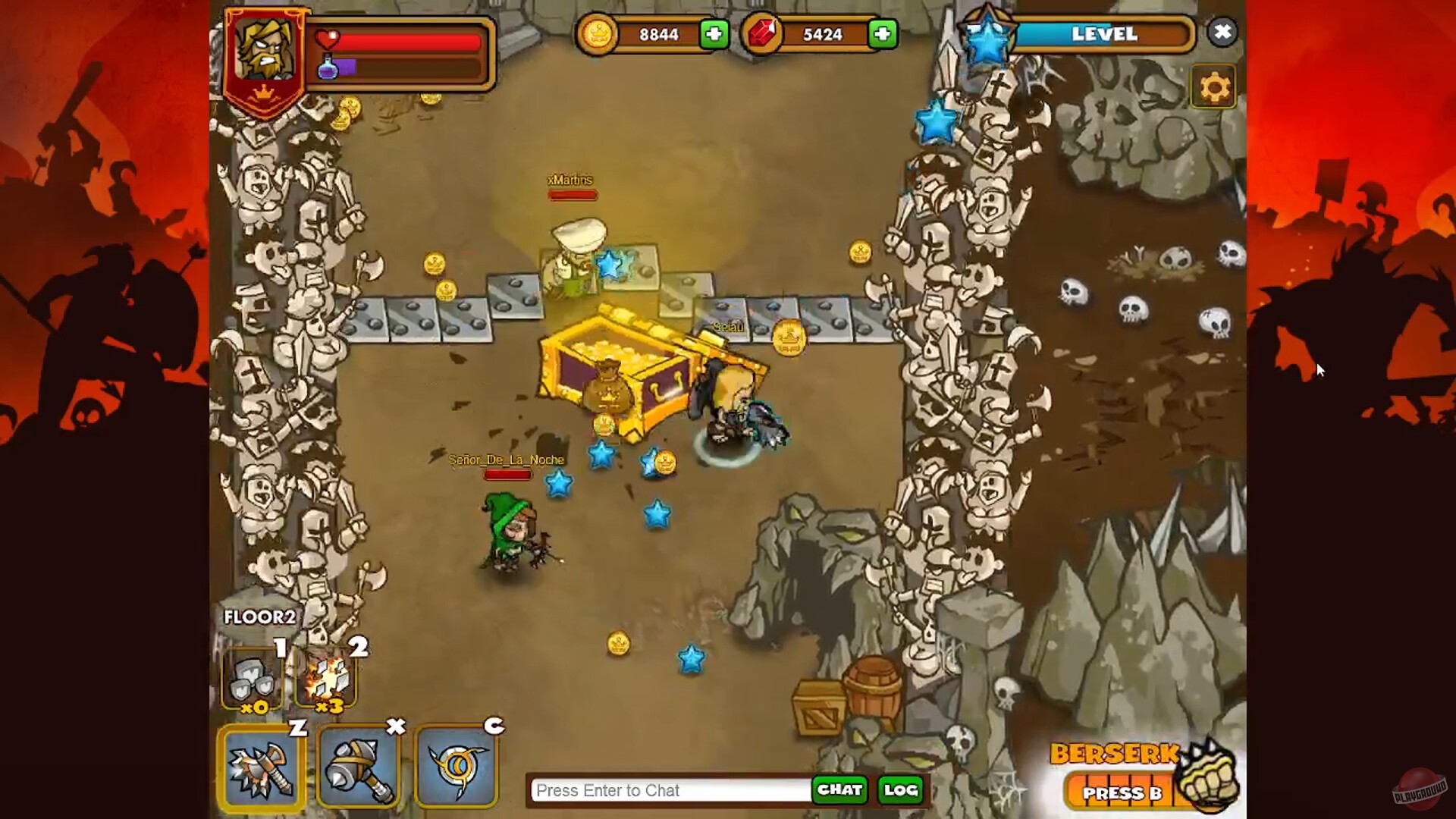Open the CHAT panel
Viewport: 1456px width, 819px height.
tap(839, 790)
